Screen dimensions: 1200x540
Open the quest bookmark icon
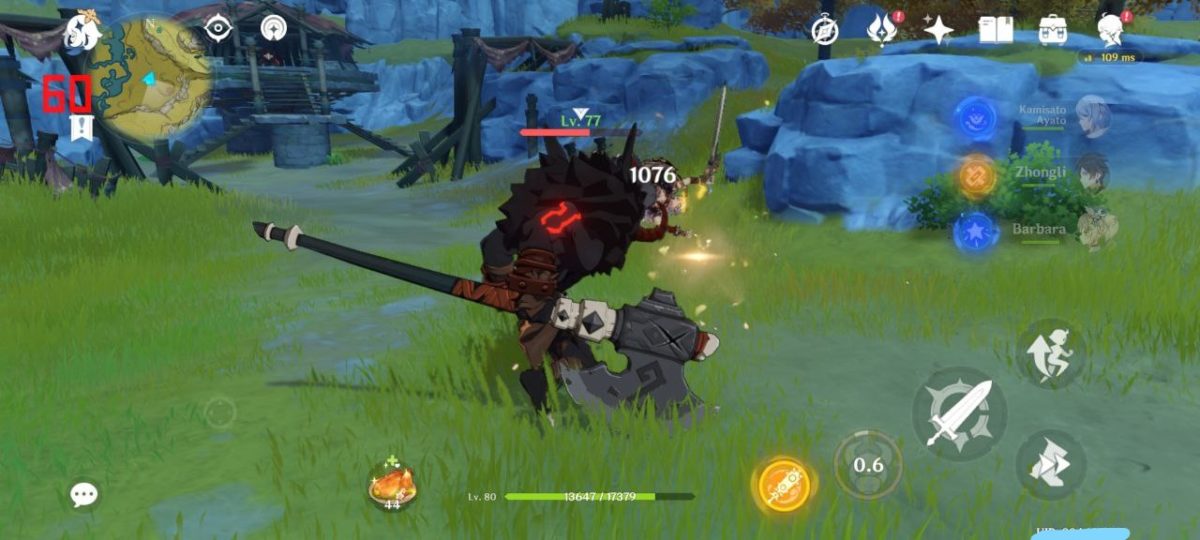click(81, 128)
